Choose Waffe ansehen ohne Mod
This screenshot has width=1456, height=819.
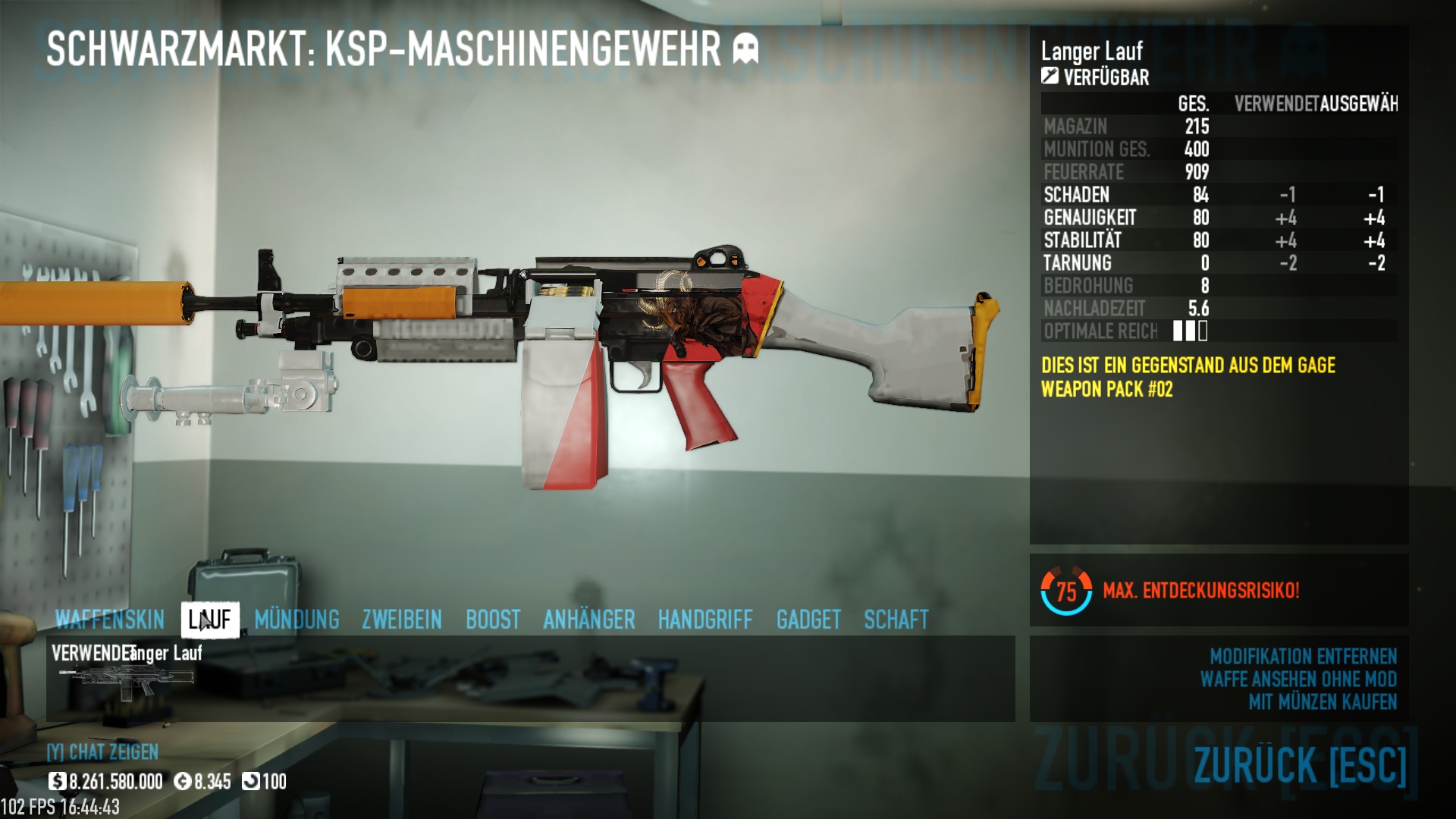click(1298, 679)
